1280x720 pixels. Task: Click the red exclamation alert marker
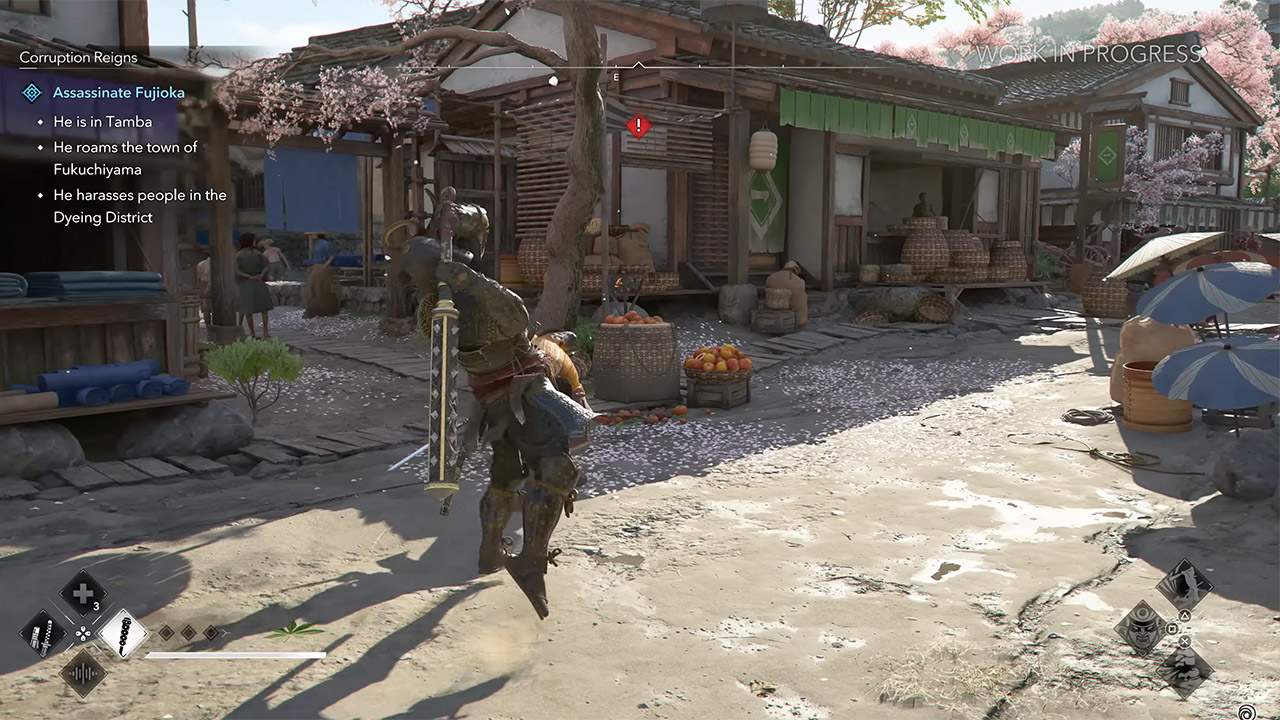click(638, 126)
